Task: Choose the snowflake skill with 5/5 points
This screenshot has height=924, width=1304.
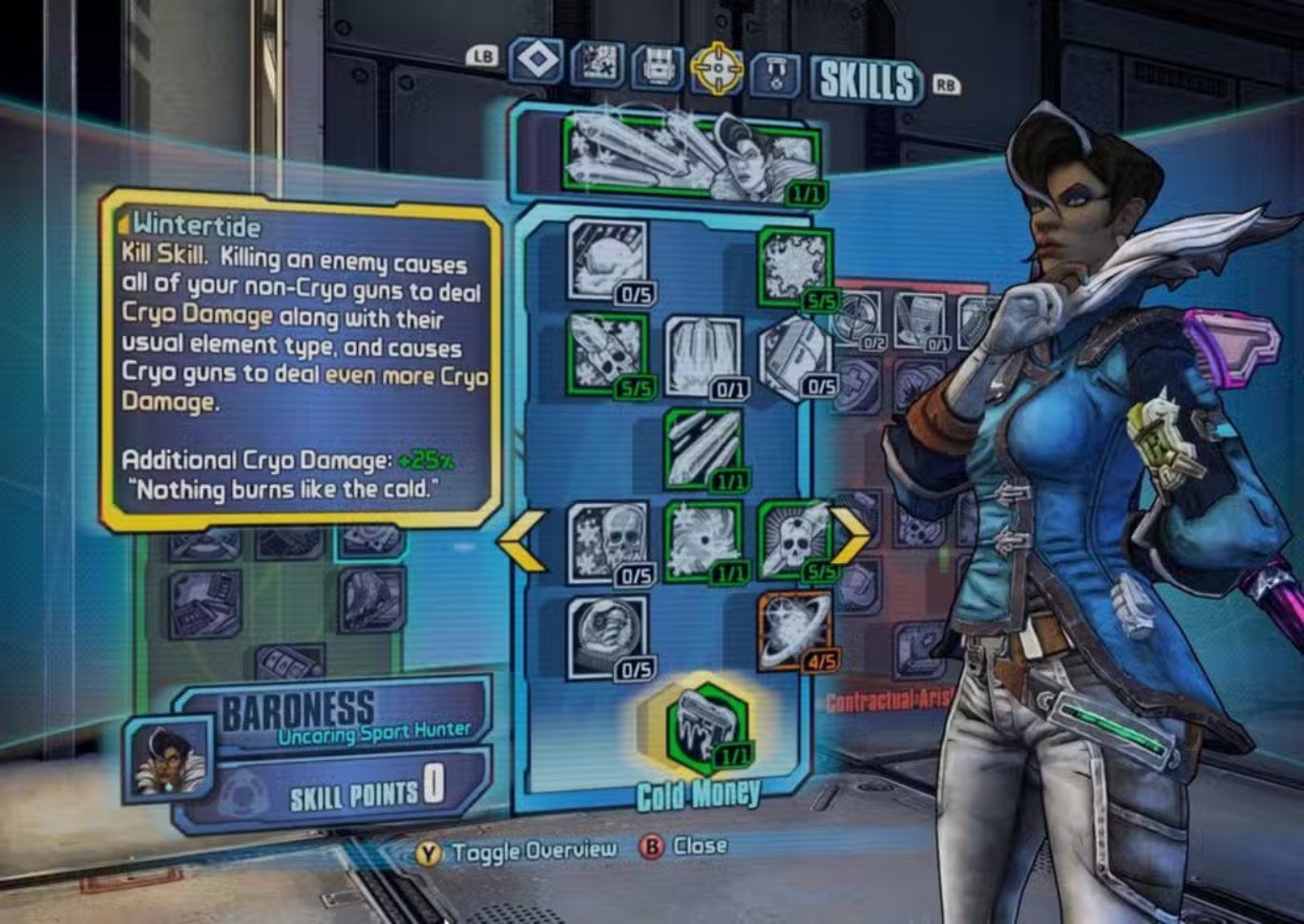Action: [x=794, y=267]
